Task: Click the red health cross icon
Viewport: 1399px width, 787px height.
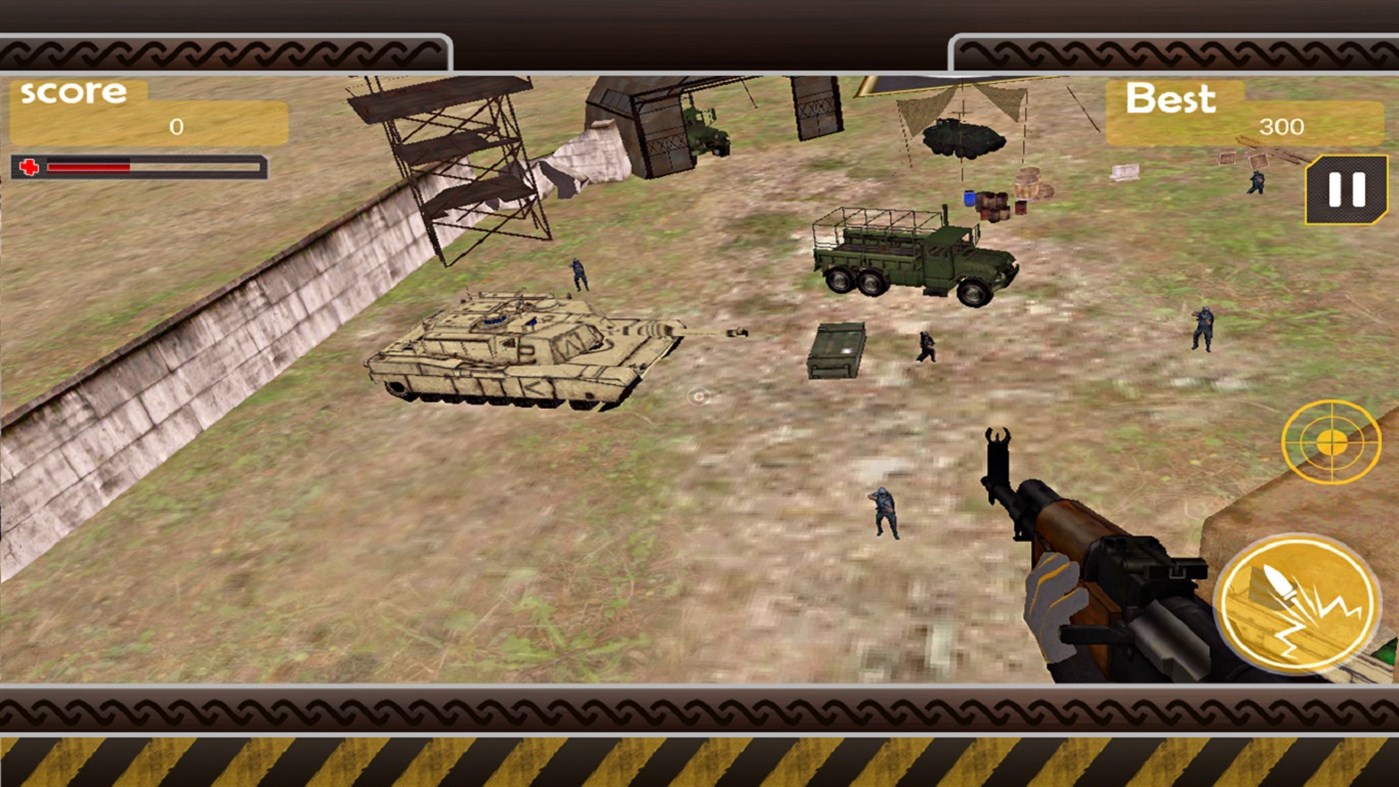Action: [x=30, y=166]
